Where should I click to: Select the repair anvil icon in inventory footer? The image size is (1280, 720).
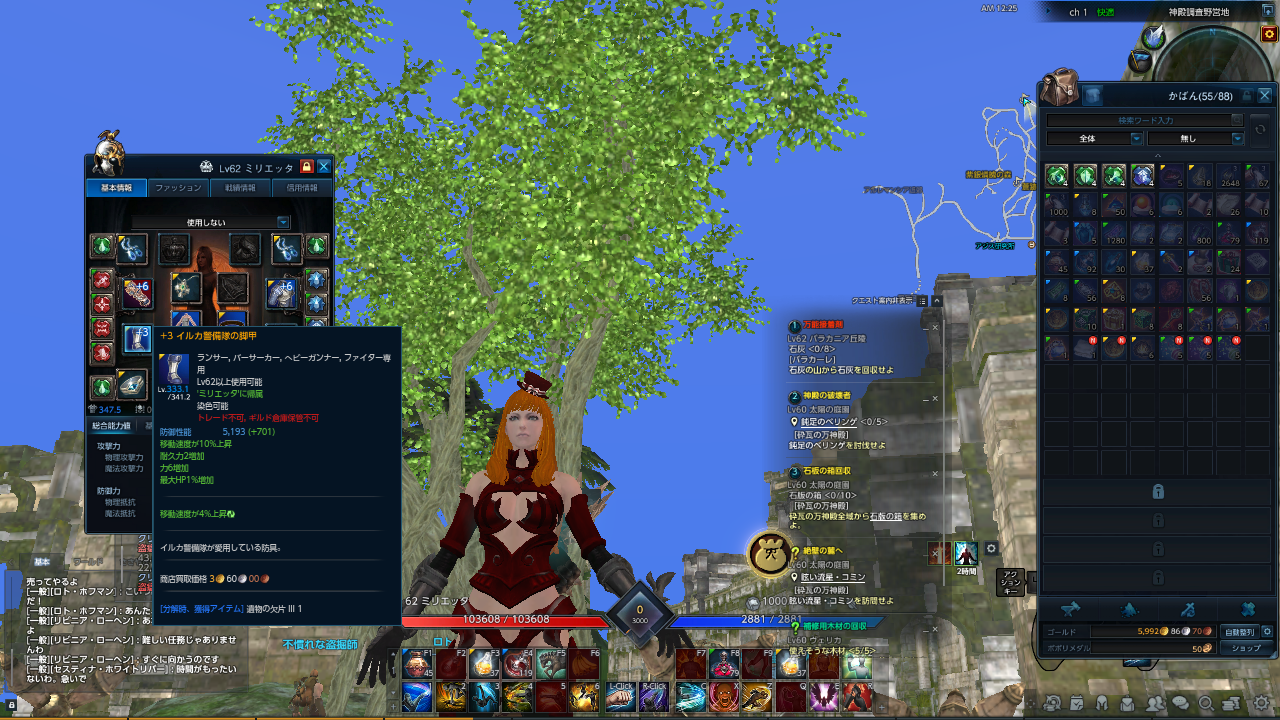click(1073, 607)
